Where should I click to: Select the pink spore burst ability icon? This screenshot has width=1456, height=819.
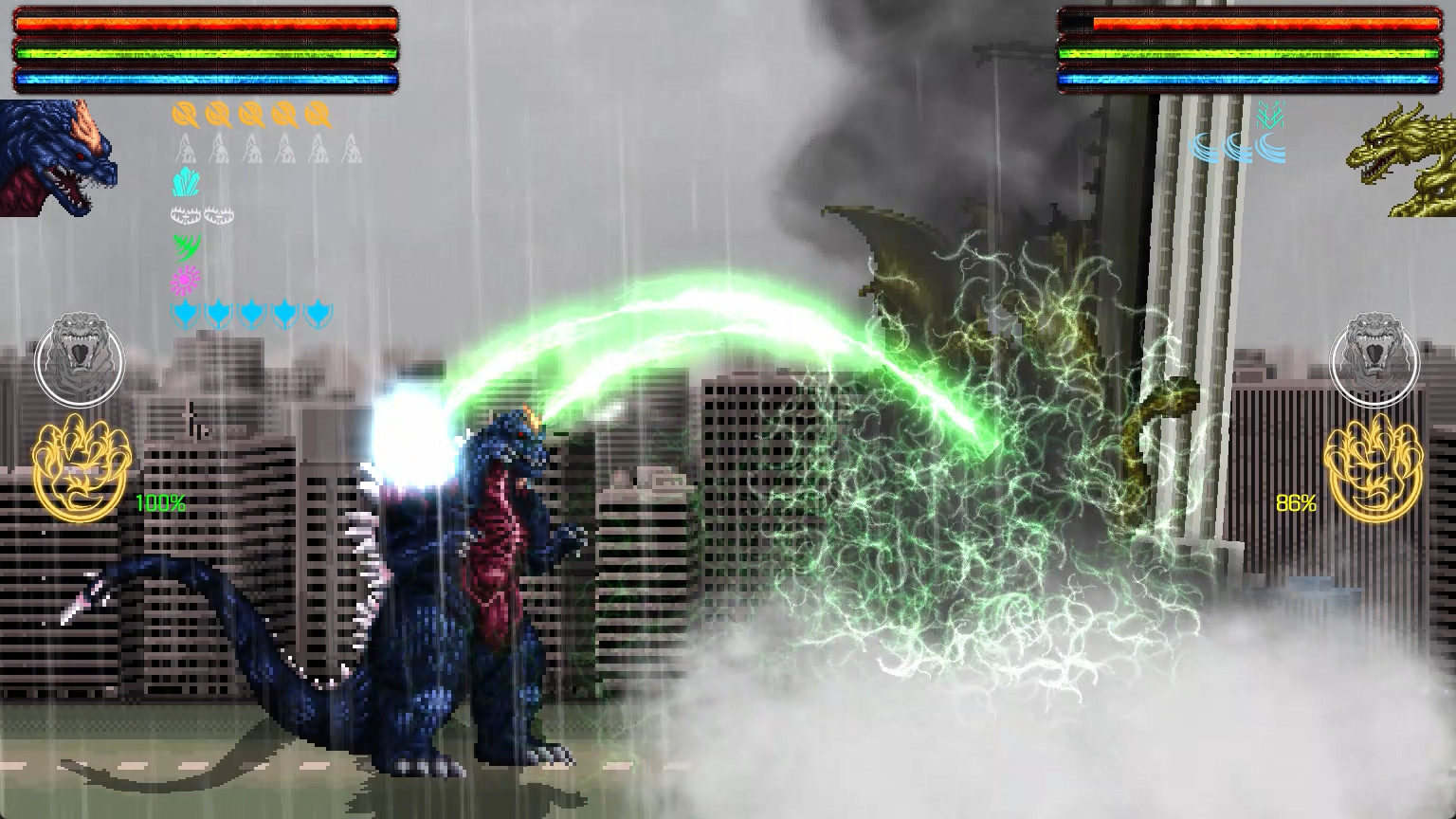click(x=184, y=280)
